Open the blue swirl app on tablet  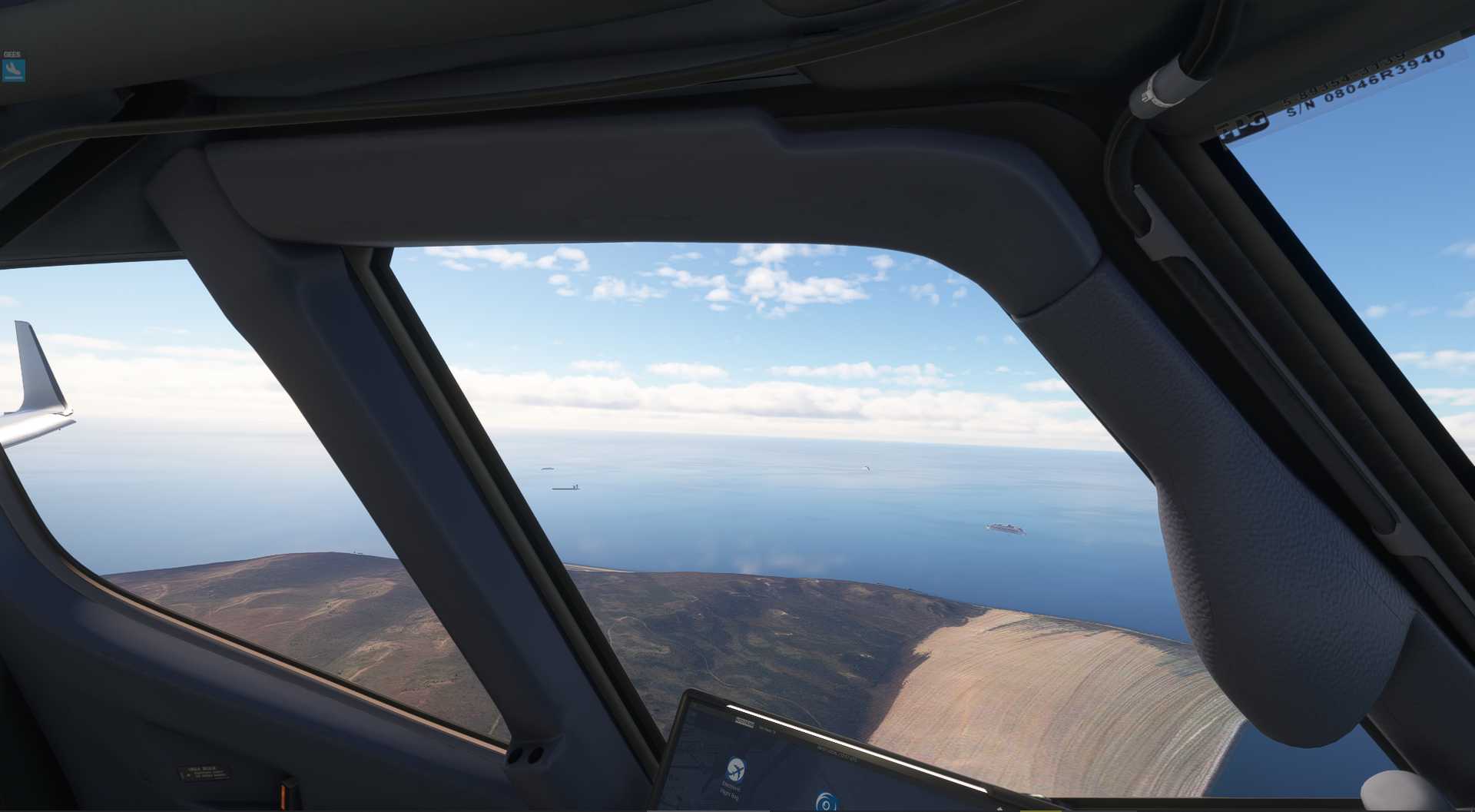tap(826, 802)
